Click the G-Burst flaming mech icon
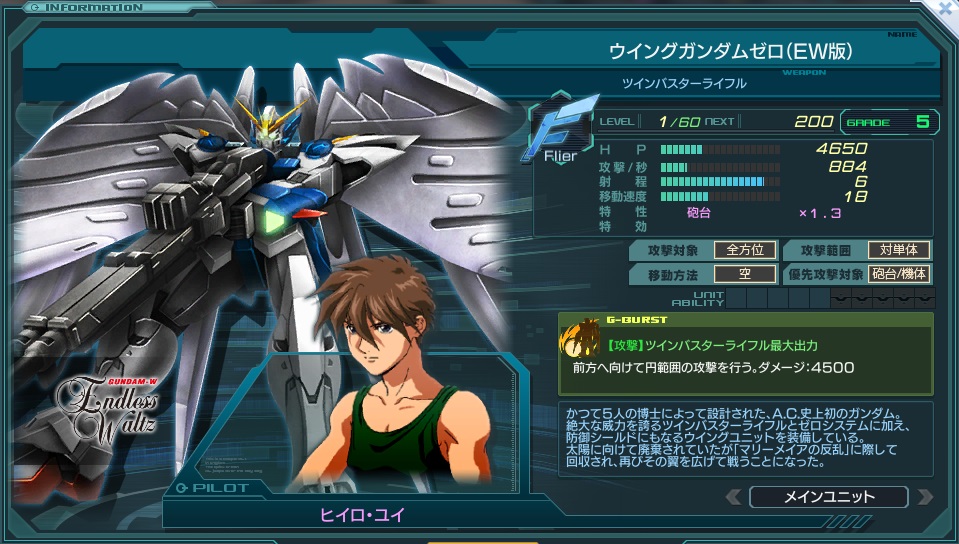959x544 pixels. click(x=578, y=340)
